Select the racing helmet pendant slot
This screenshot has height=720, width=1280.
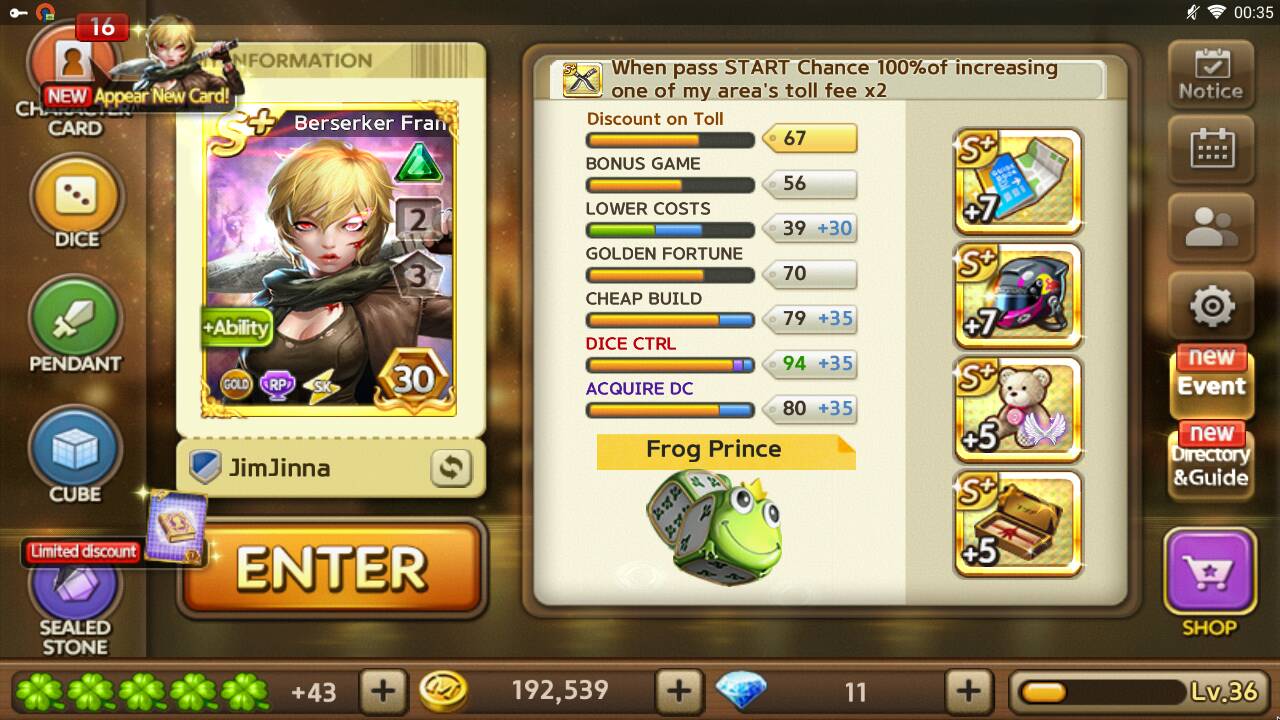pyautogui.click(x=1018, y=296)
